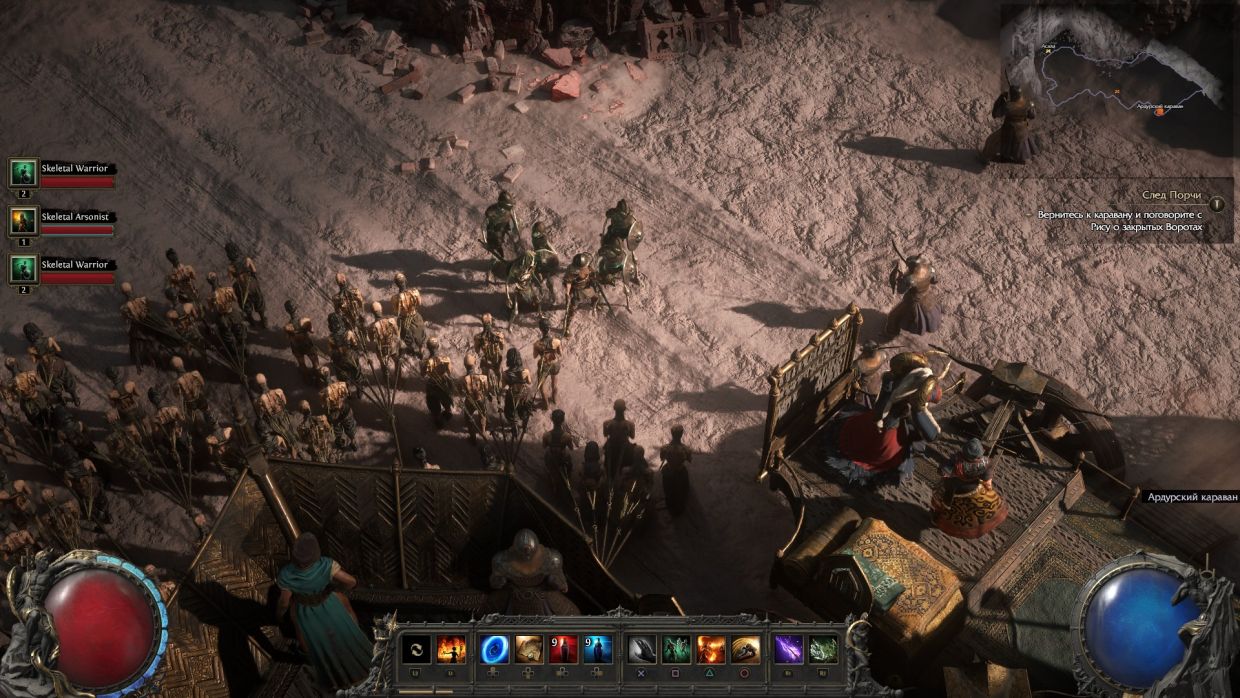This screenshot has height=698, width=1240.
Task: Activate the burning figure fire skill
Action: click(x=451, y=650)
